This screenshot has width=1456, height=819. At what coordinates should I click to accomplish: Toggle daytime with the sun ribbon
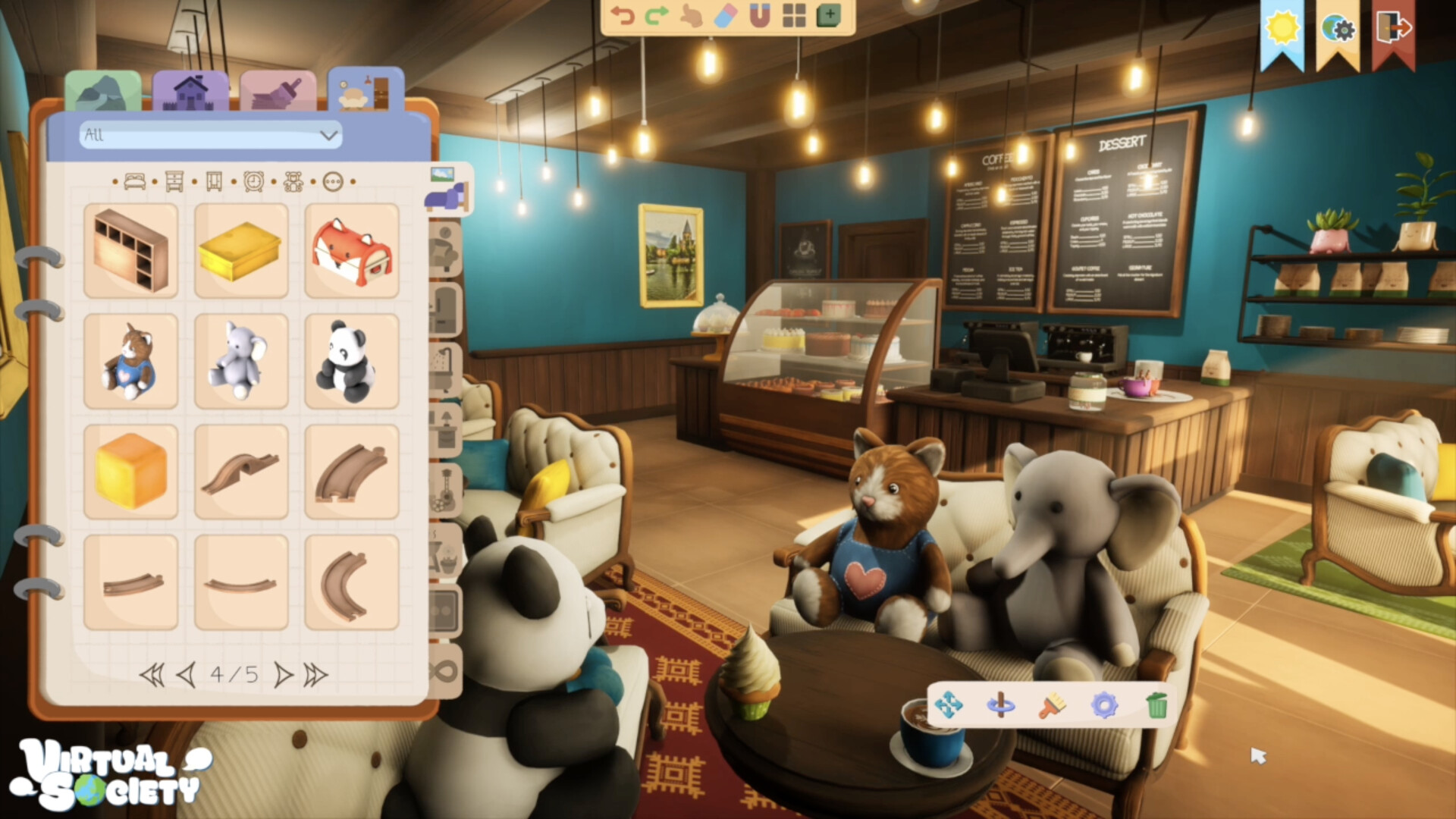[1282, 27]
